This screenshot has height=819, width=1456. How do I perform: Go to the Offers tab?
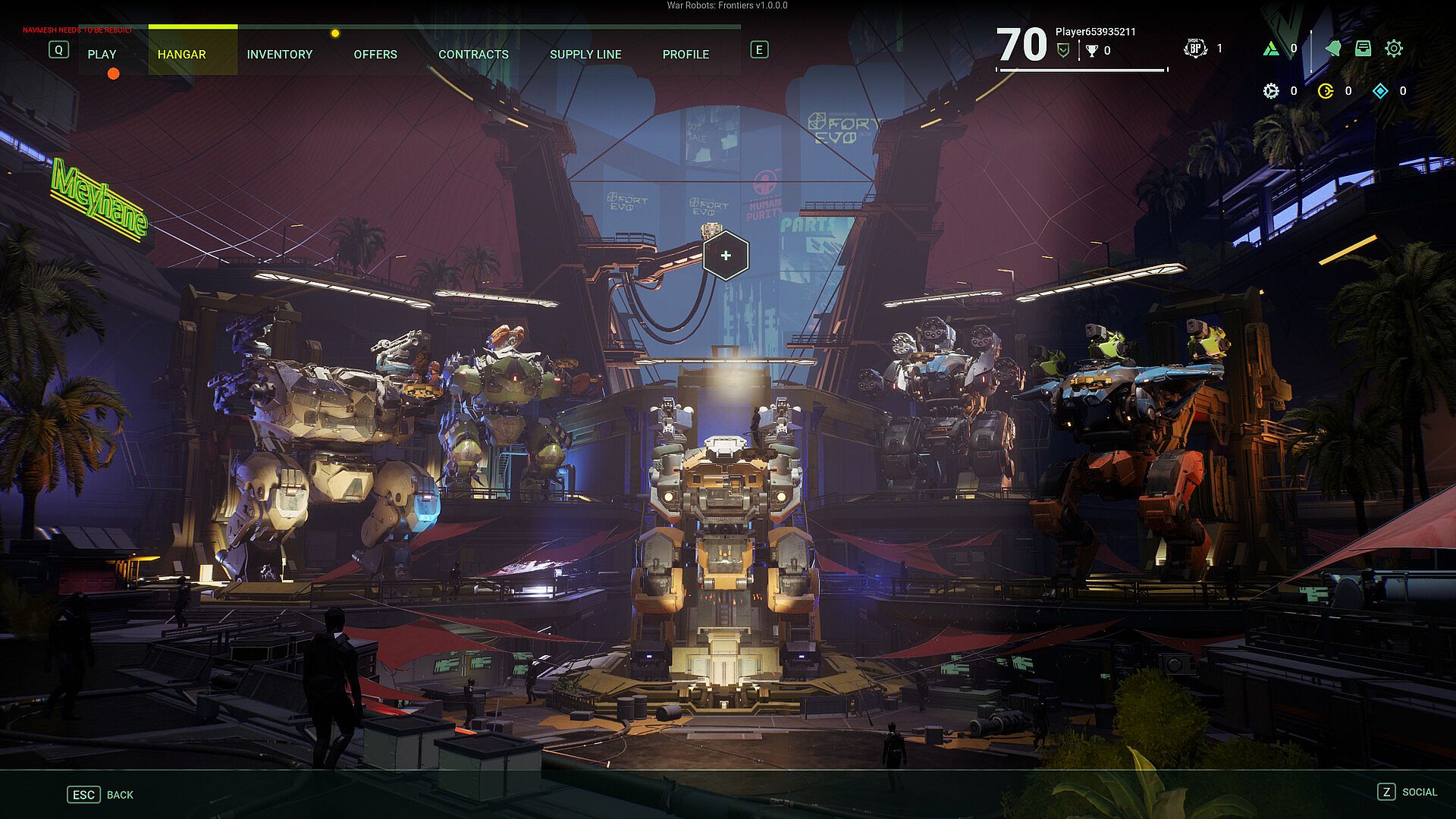(x=375, y=55)
